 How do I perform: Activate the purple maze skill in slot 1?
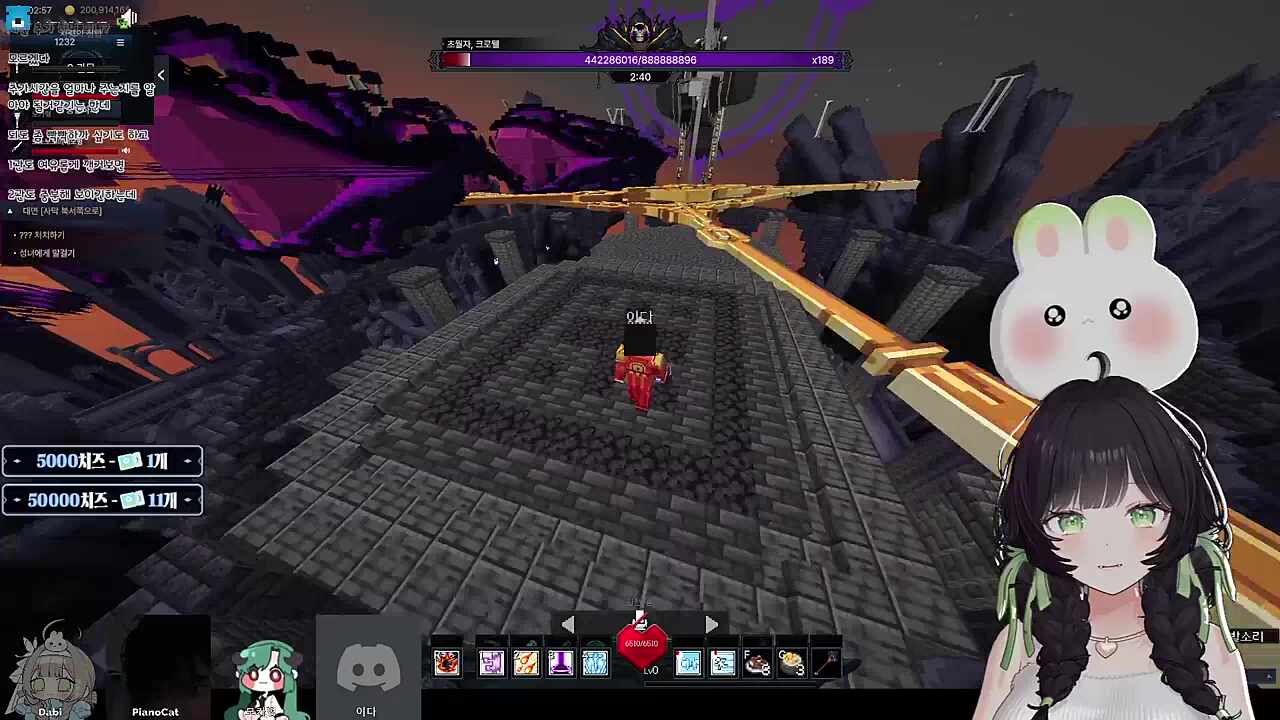coord(491,662)
